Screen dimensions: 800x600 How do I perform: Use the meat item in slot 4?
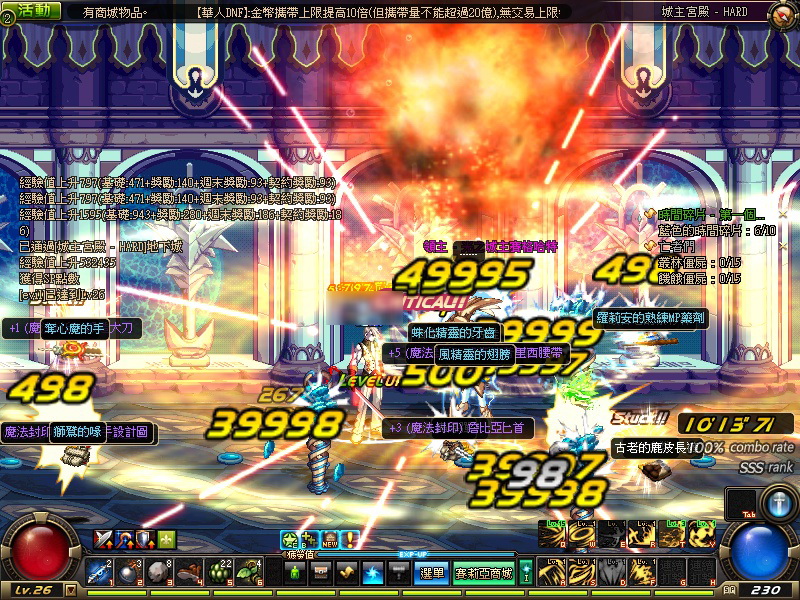click(x=191, y=572)
